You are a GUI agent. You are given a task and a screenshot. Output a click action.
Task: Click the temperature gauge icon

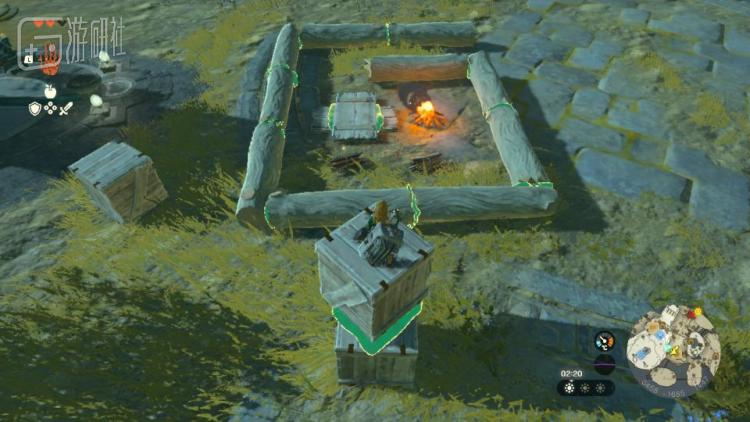tap(604, 340)
